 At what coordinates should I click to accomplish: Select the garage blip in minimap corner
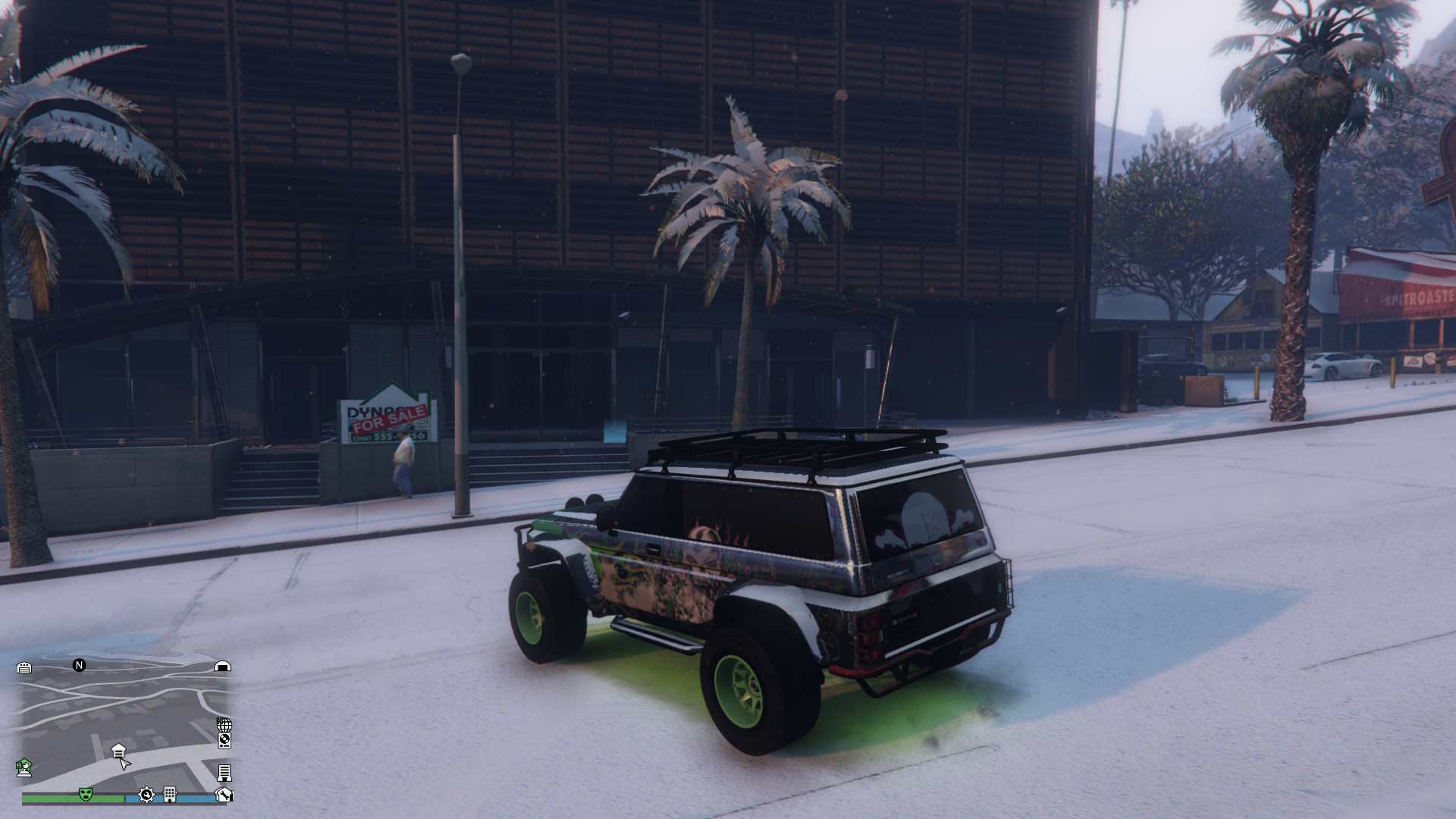coord(24,667)
